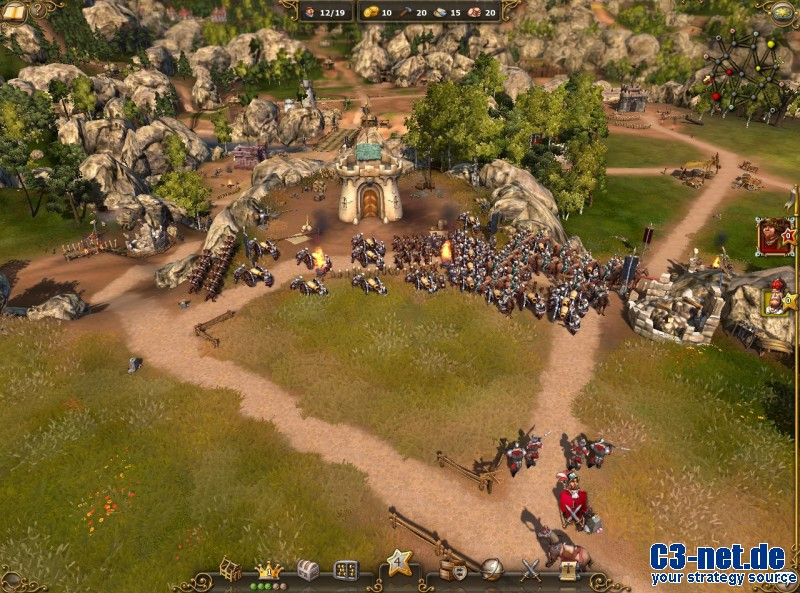Image resolution: width=800 pixels, height=593 pixels.
Task: Select the red-hatted general portrait
Action: click(x=773, y=297)
